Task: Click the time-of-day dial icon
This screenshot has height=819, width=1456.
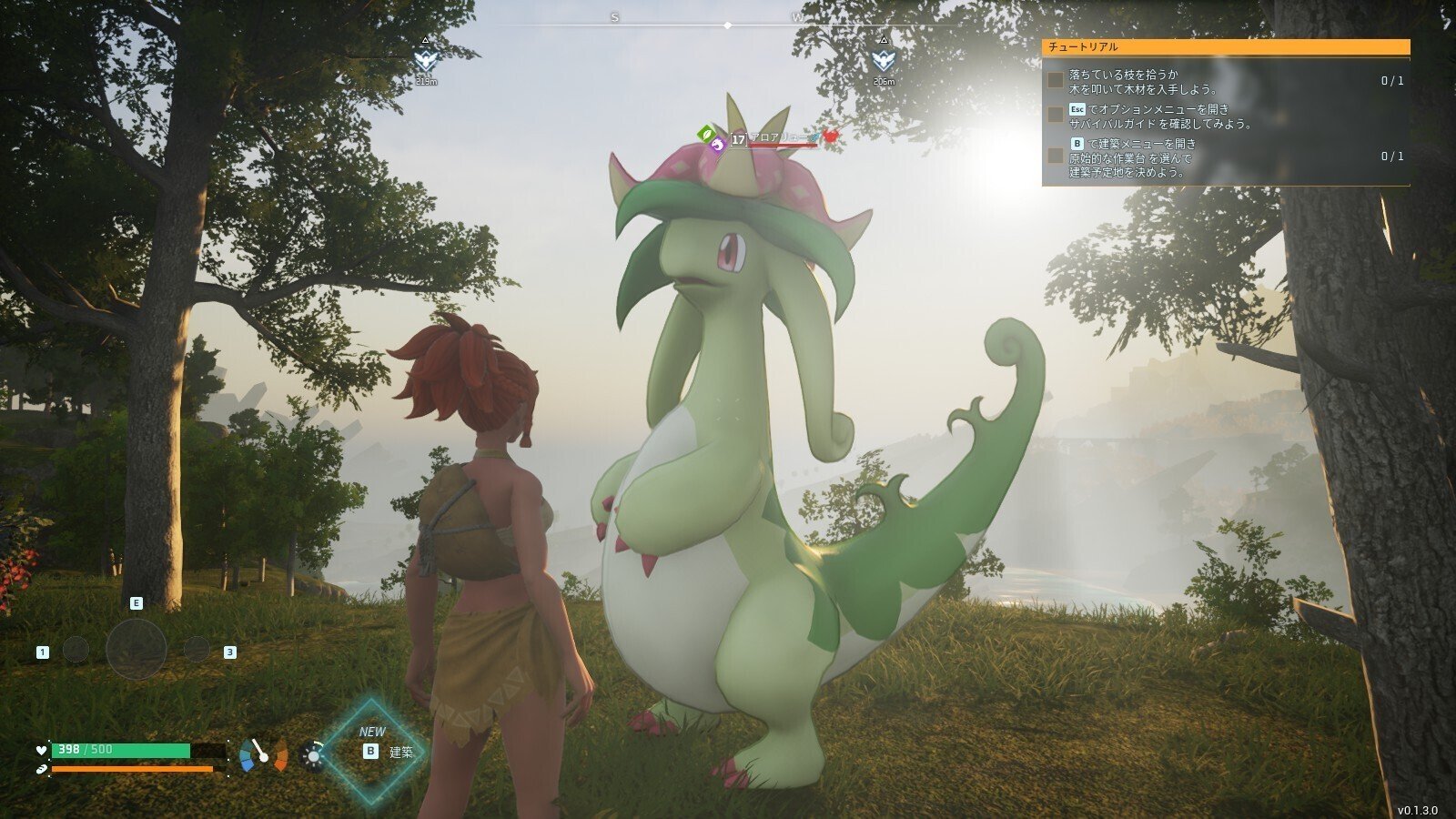Action: [x=313, y=755]
